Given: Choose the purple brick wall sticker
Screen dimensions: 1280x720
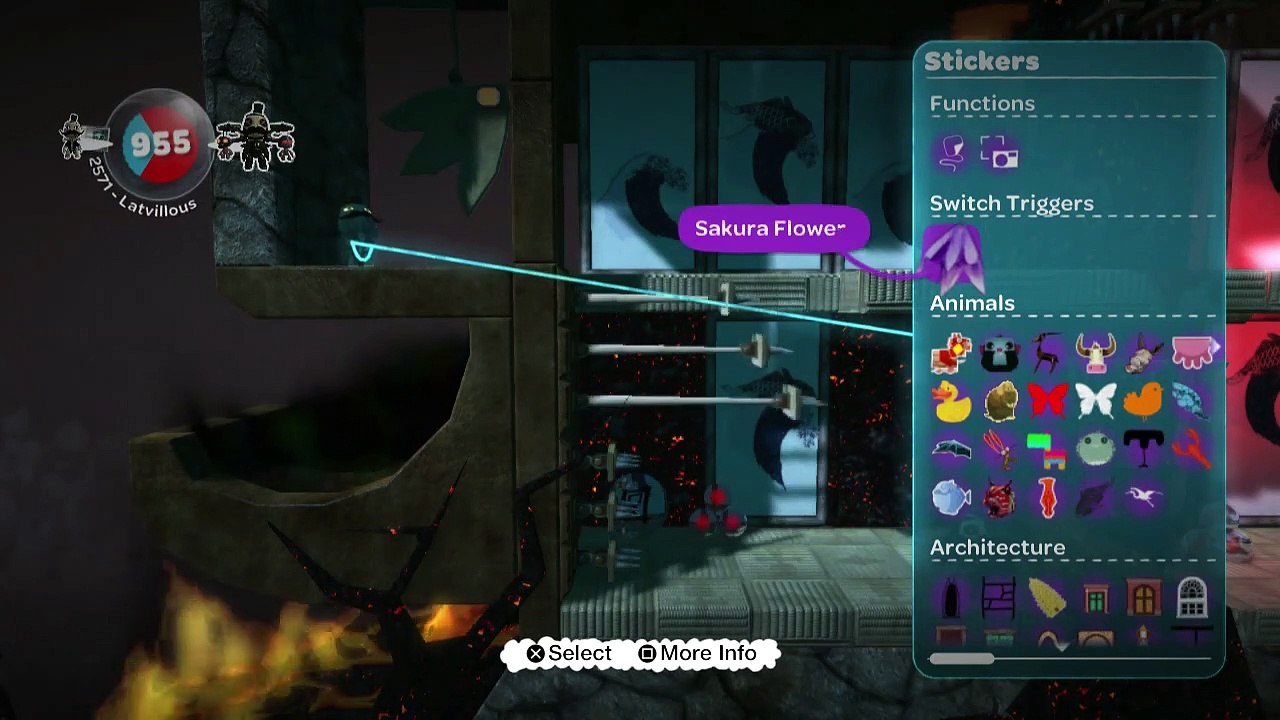Looking at the screenshot, I should coord(999,598).
